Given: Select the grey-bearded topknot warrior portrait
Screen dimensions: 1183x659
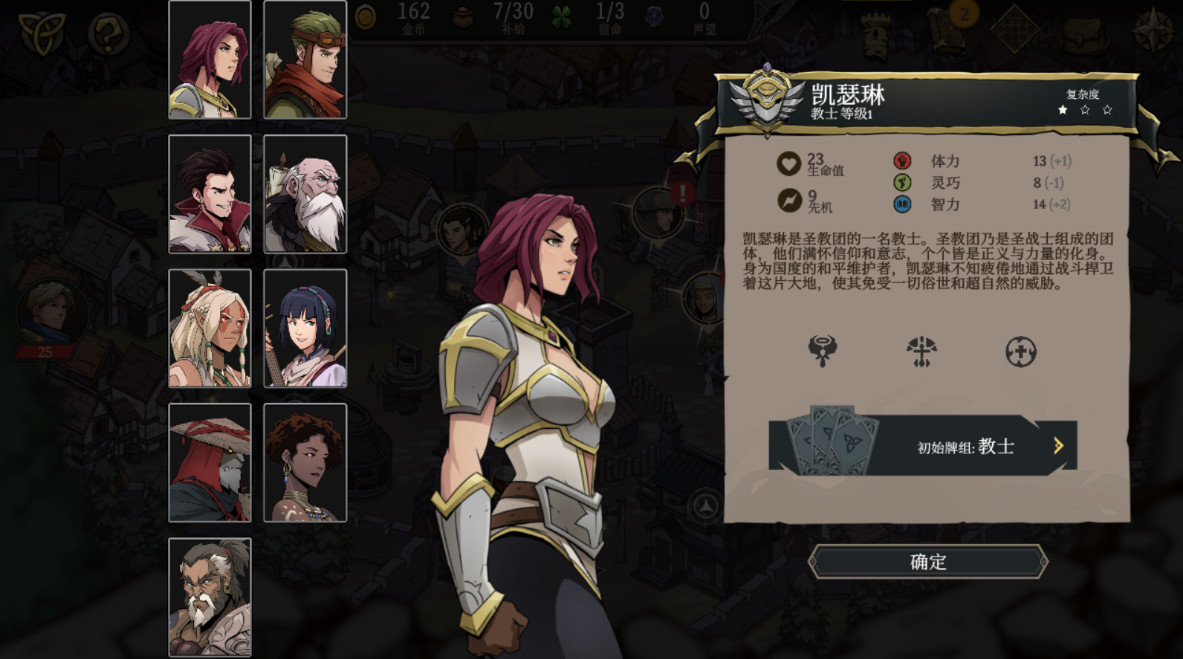Looking at the screenshot, I should click(210, 597).
